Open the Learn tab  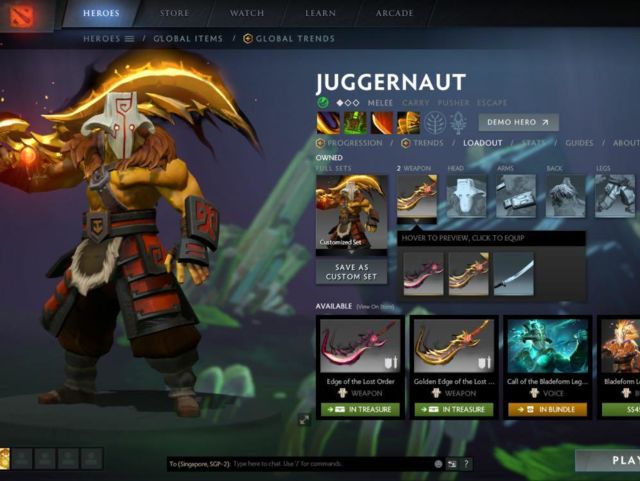(x=322, y=13)
